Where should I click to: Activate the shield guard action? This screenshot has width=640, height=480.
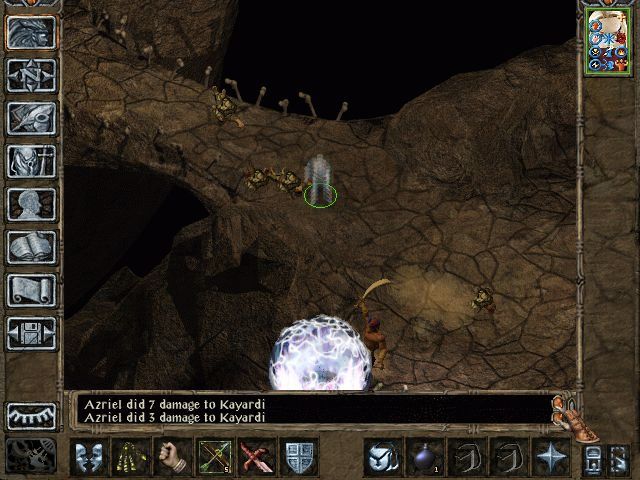coord(299,457)
